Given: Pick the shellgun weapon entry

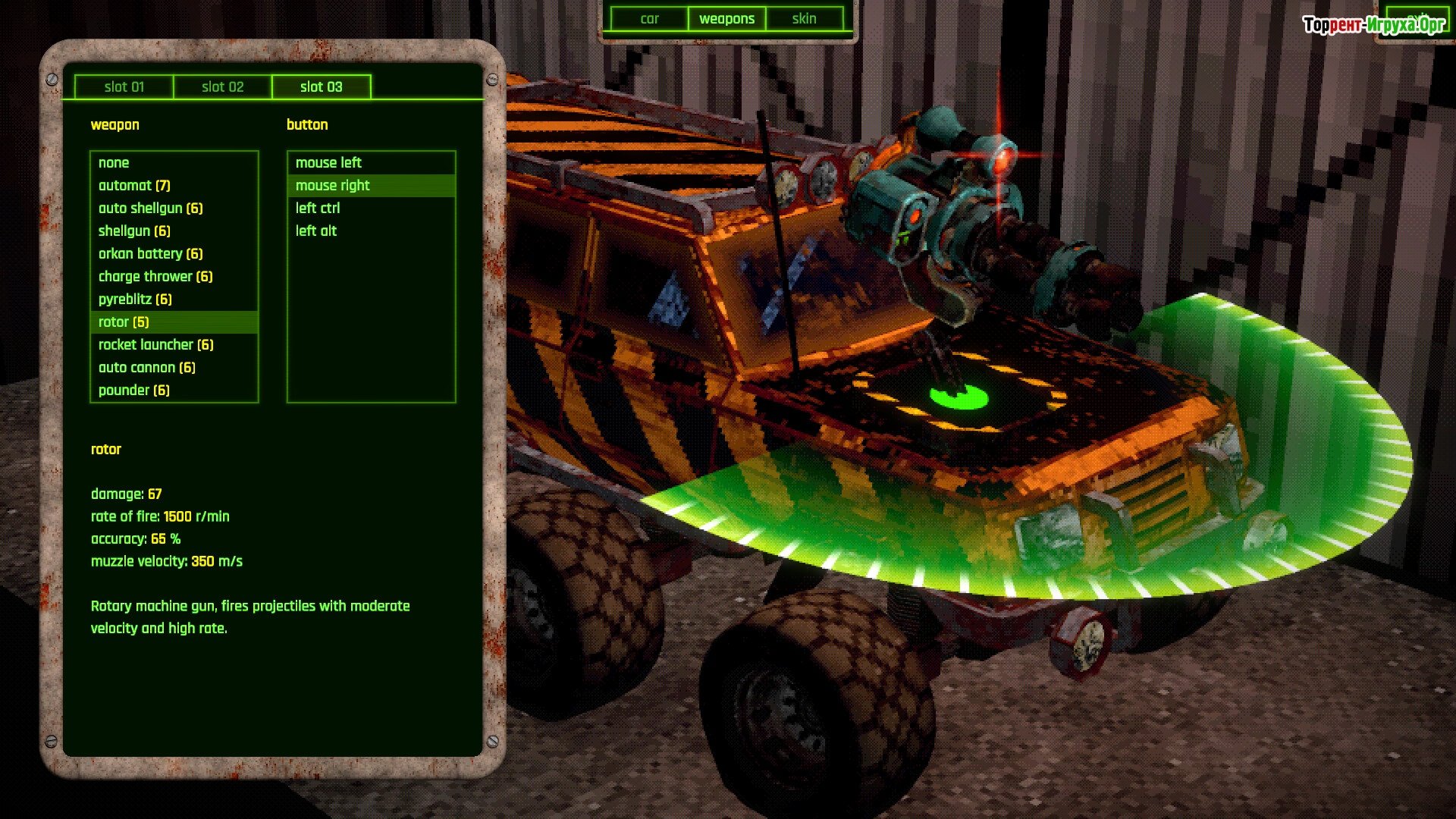Looking at the screenshot, I should [134, 231].
